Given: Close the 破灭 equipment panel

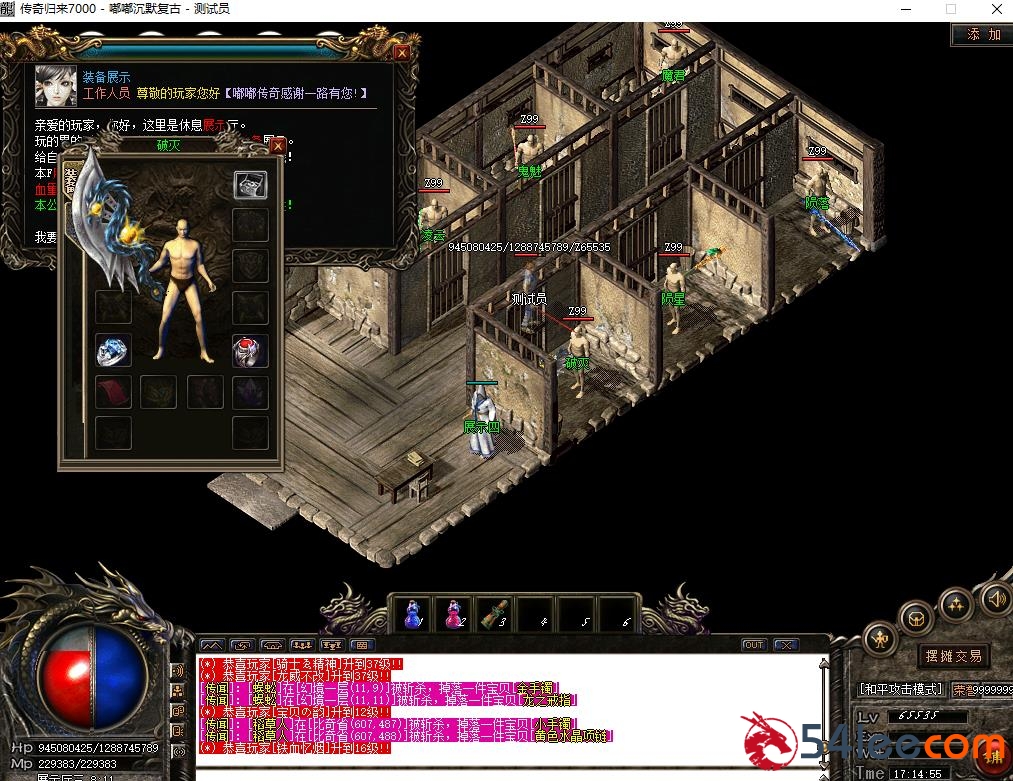Looking at the screenshot, I should coord(278,146).
